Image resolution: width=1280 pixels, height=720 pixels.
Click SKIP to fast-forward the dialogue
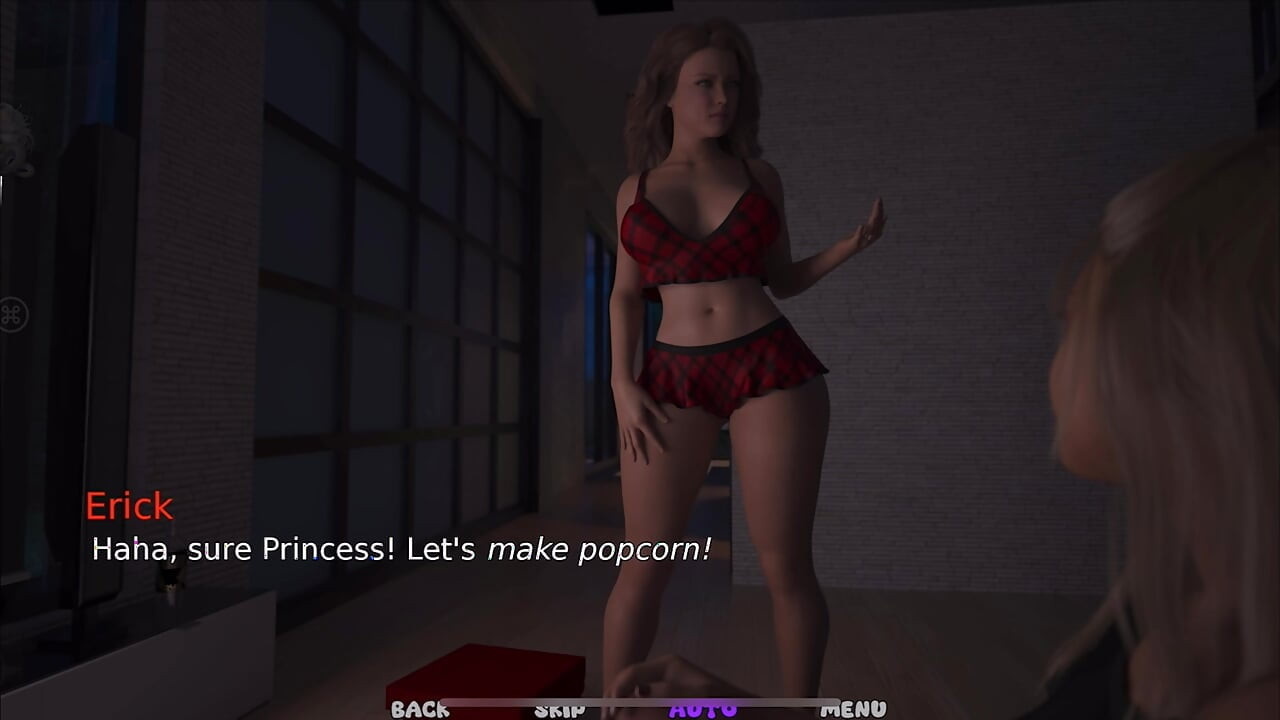pos(560,710)
